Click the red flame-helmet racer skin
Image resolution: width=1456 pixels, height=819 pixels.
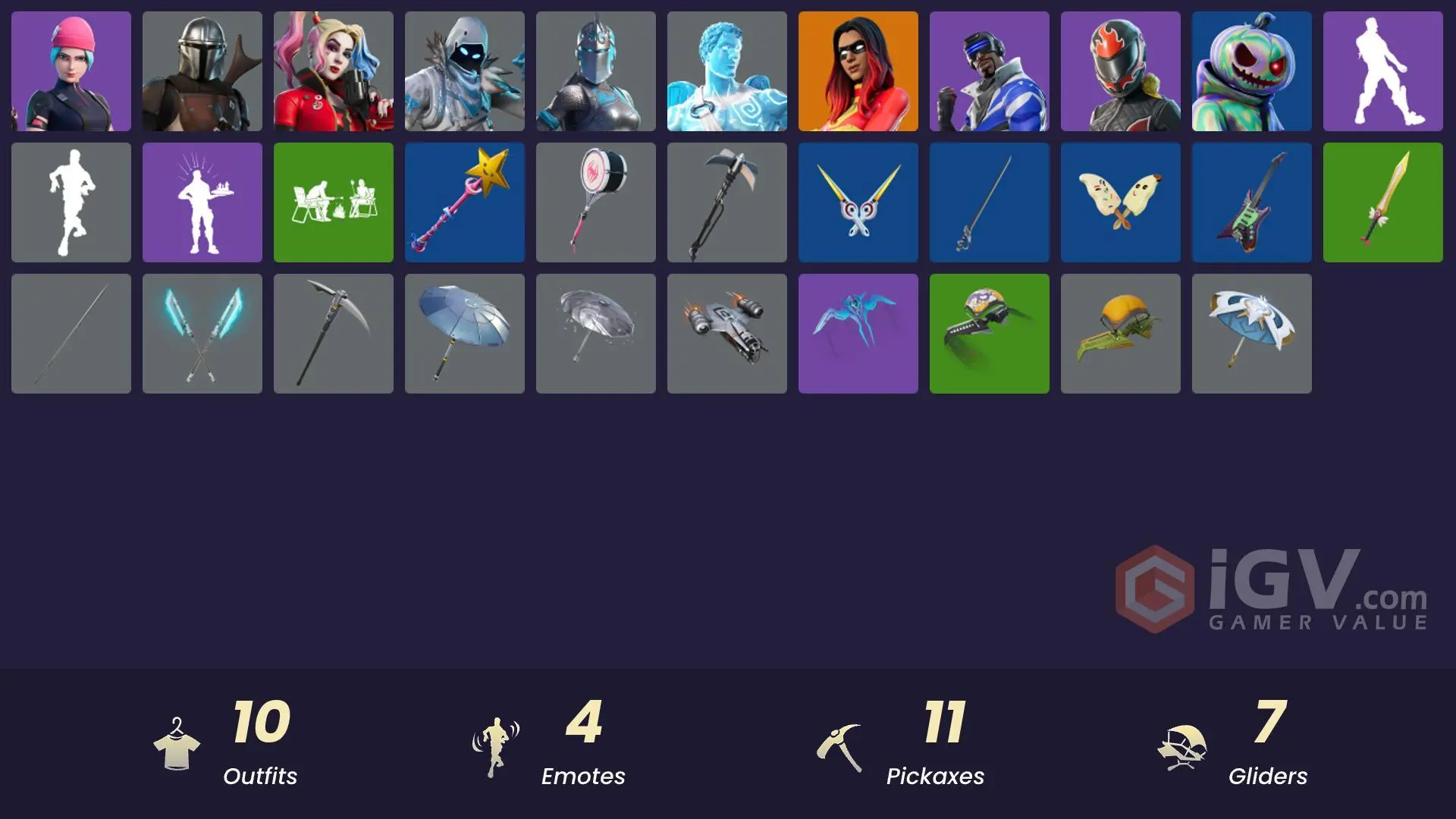[1120, 71]
